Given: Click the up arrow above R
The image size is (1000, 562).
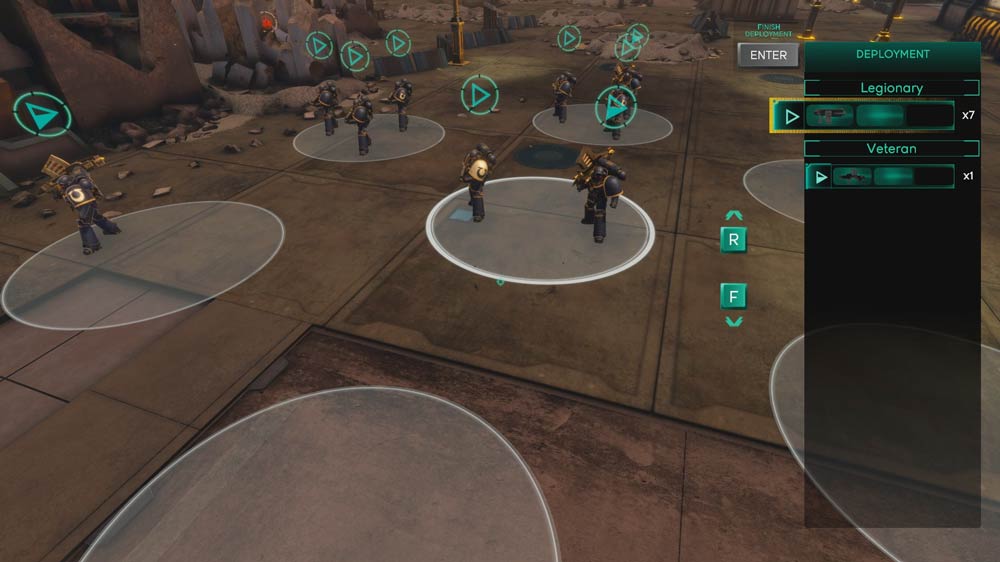Looking at the screenshot, I should click(x=734, y=215).
